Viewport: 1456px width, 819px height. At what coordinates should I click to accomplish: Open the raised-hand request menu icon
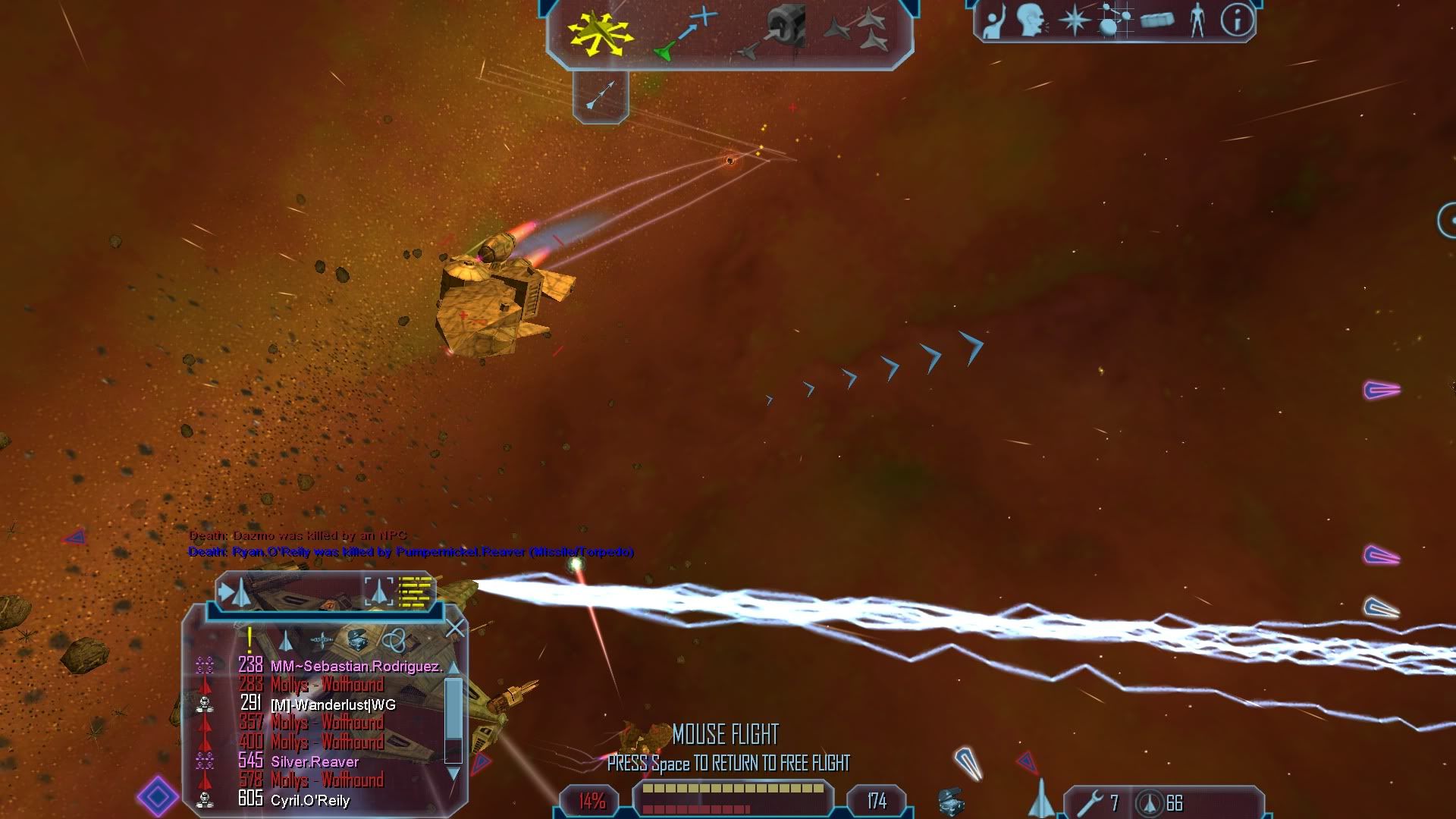click(x=993, y=20)
